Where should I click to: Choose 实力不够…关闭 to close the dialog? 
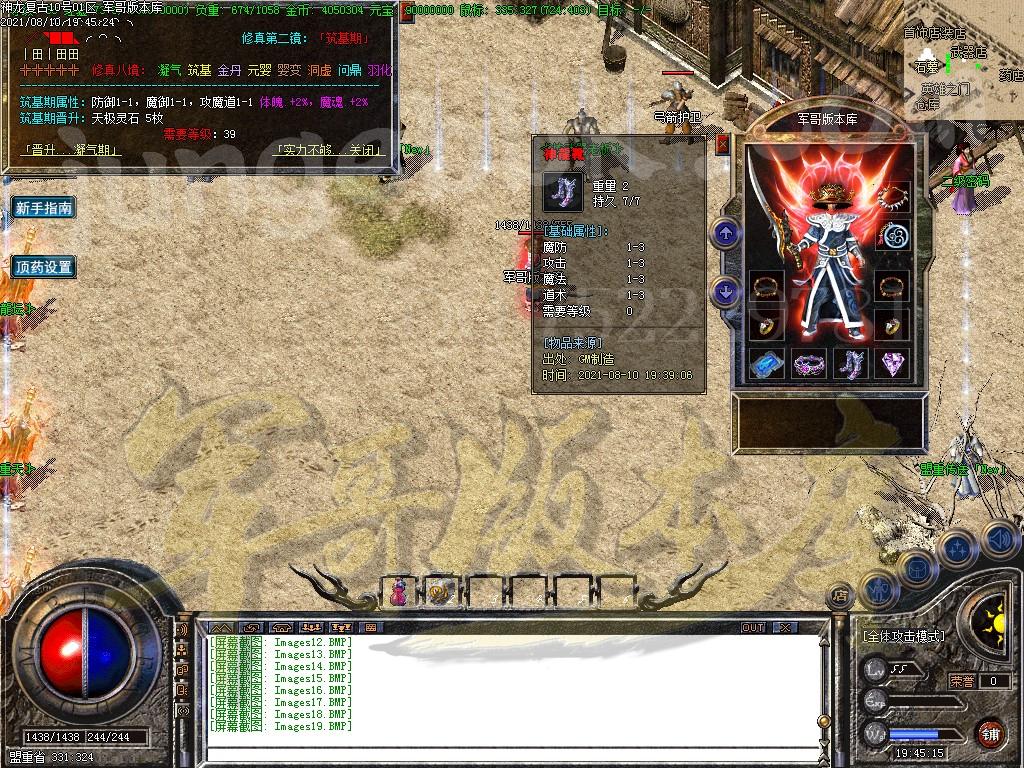point(328,150)
